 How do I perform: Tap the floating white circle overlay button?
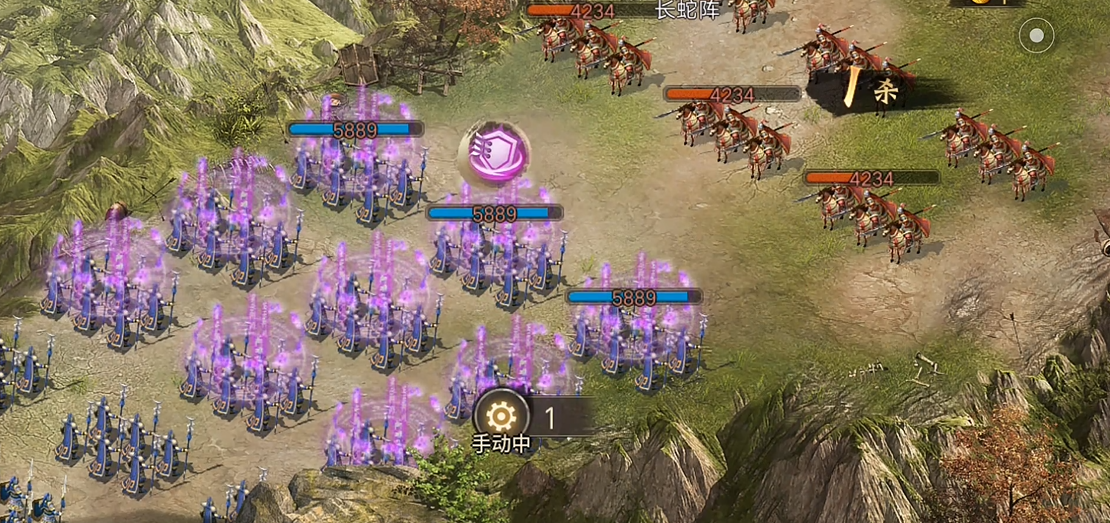point(1037,38)
